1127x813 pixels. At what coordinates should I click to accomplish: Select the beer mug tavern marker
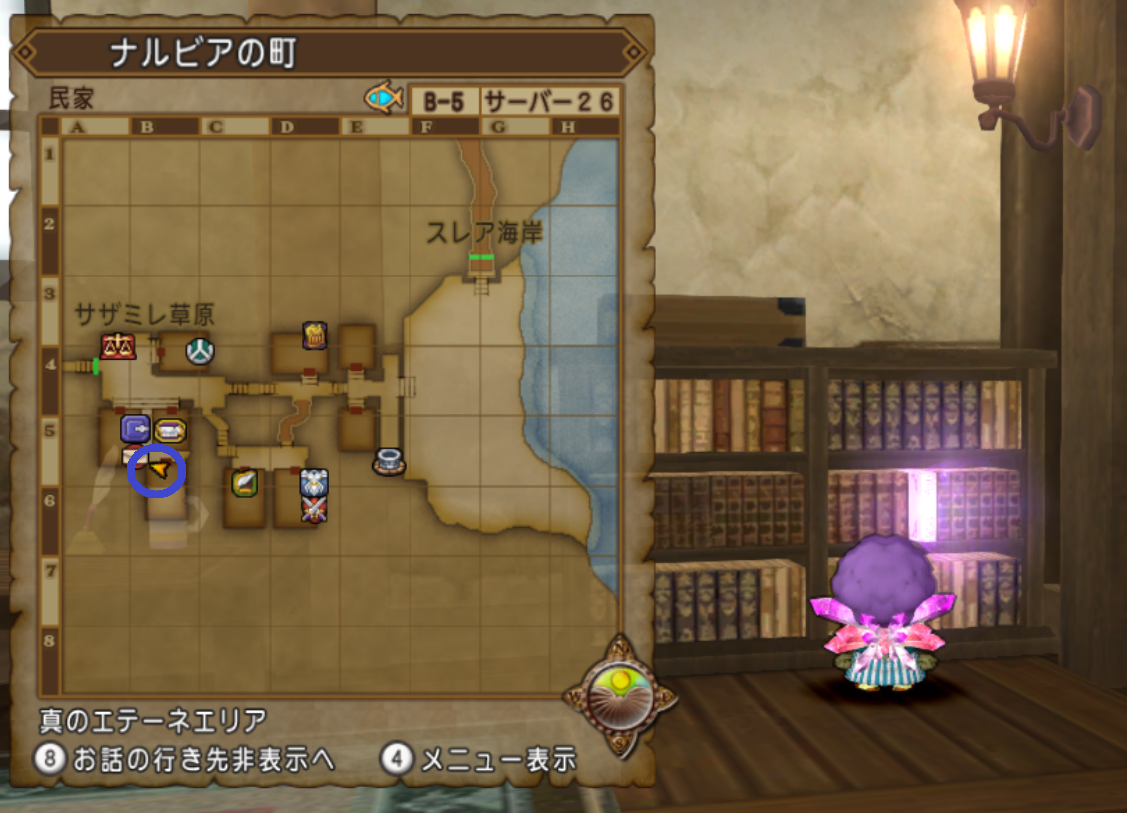tap(314, 335)
